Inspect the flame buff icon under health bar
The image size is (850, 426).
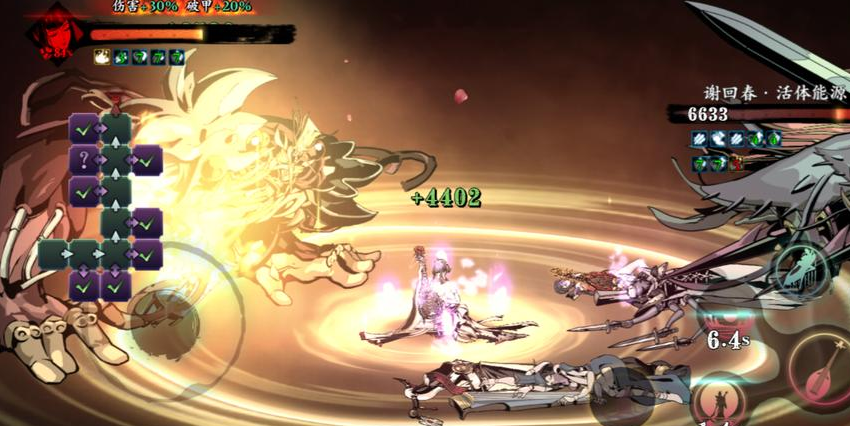point(102,57)
